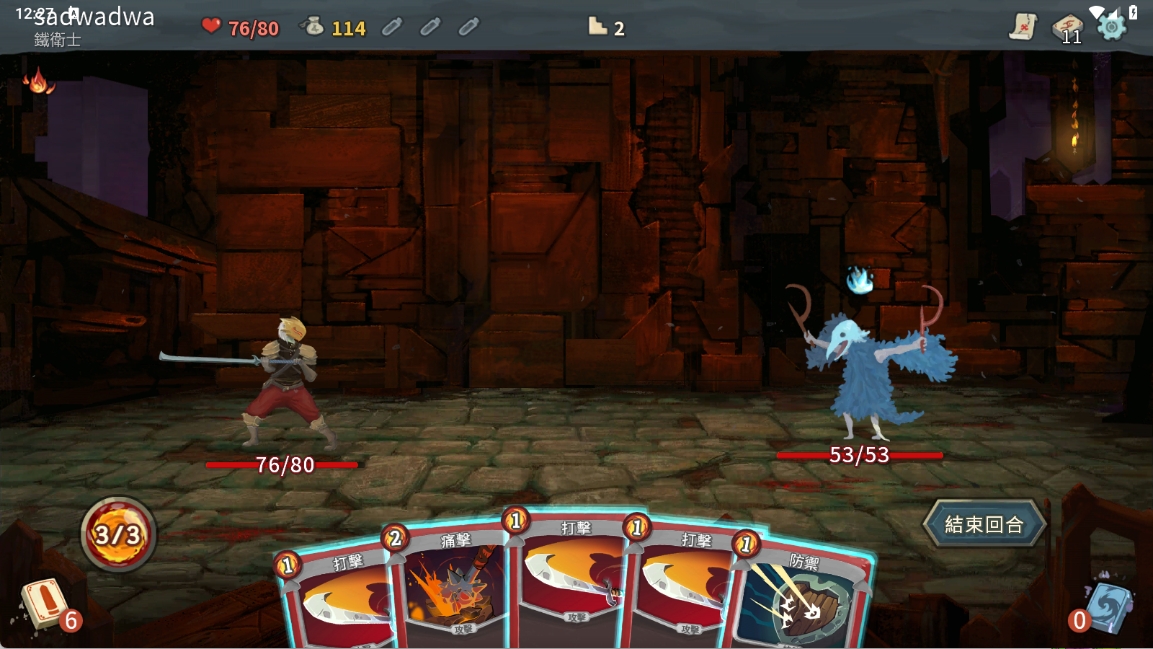This screenshot has width=1153, height=649.
Task: Open the draw pile
Action: point(44,604)
